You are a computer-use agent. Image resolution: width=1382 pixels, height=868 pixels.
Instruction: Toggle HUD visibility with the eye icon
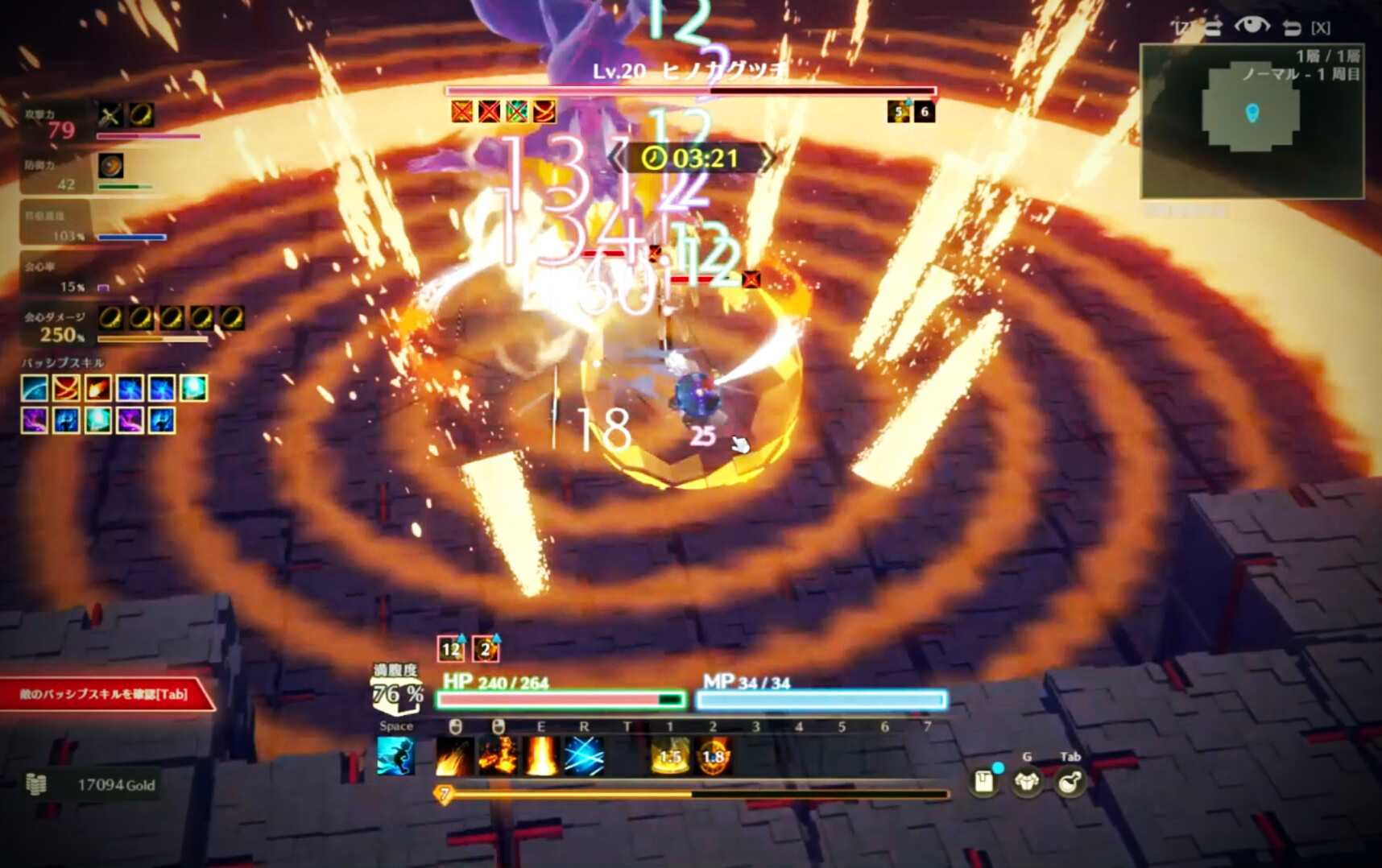[x=1253, y=25]
